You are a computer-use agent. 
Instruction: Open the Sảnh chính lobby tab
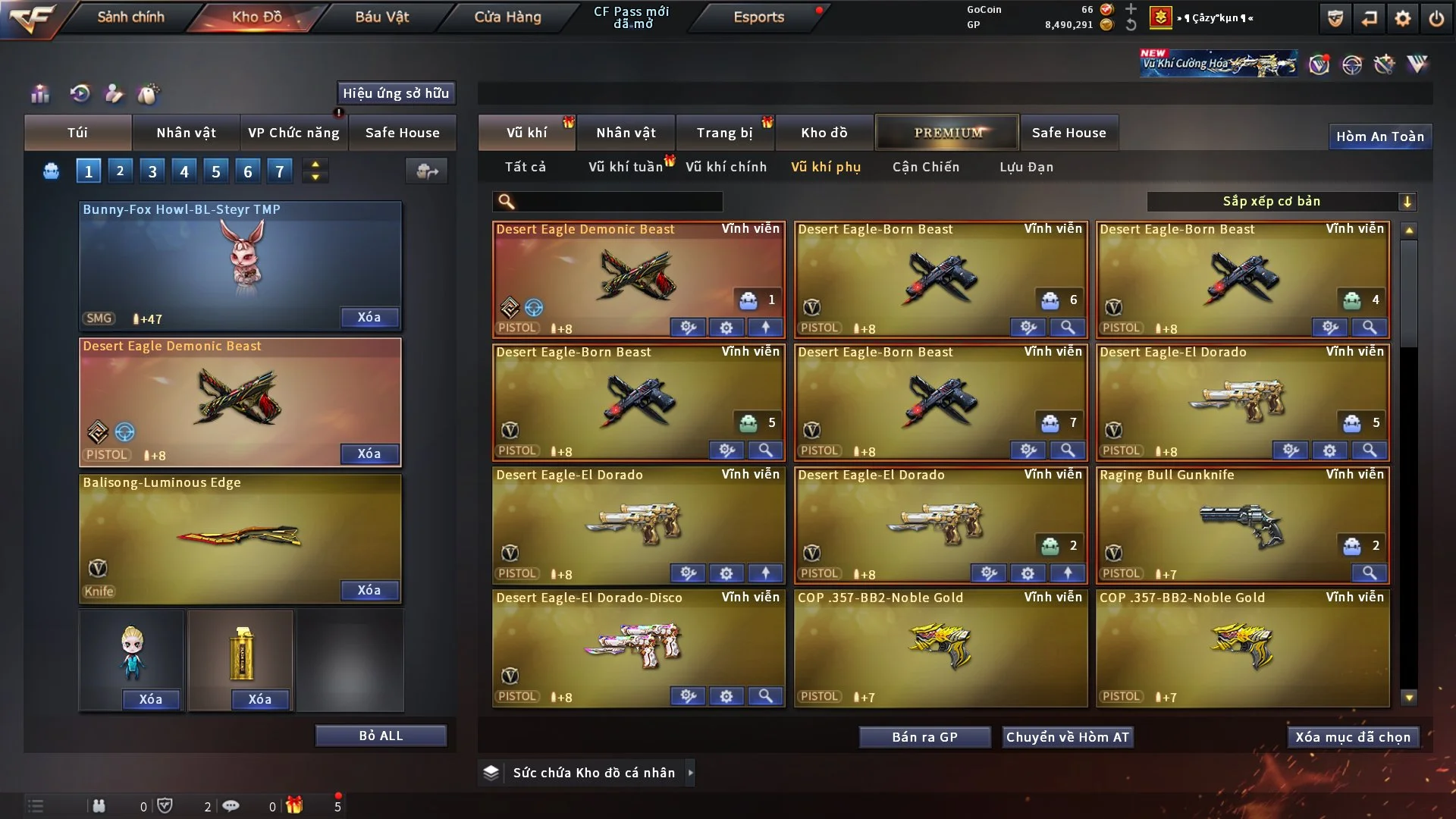[x=130, y=17]
